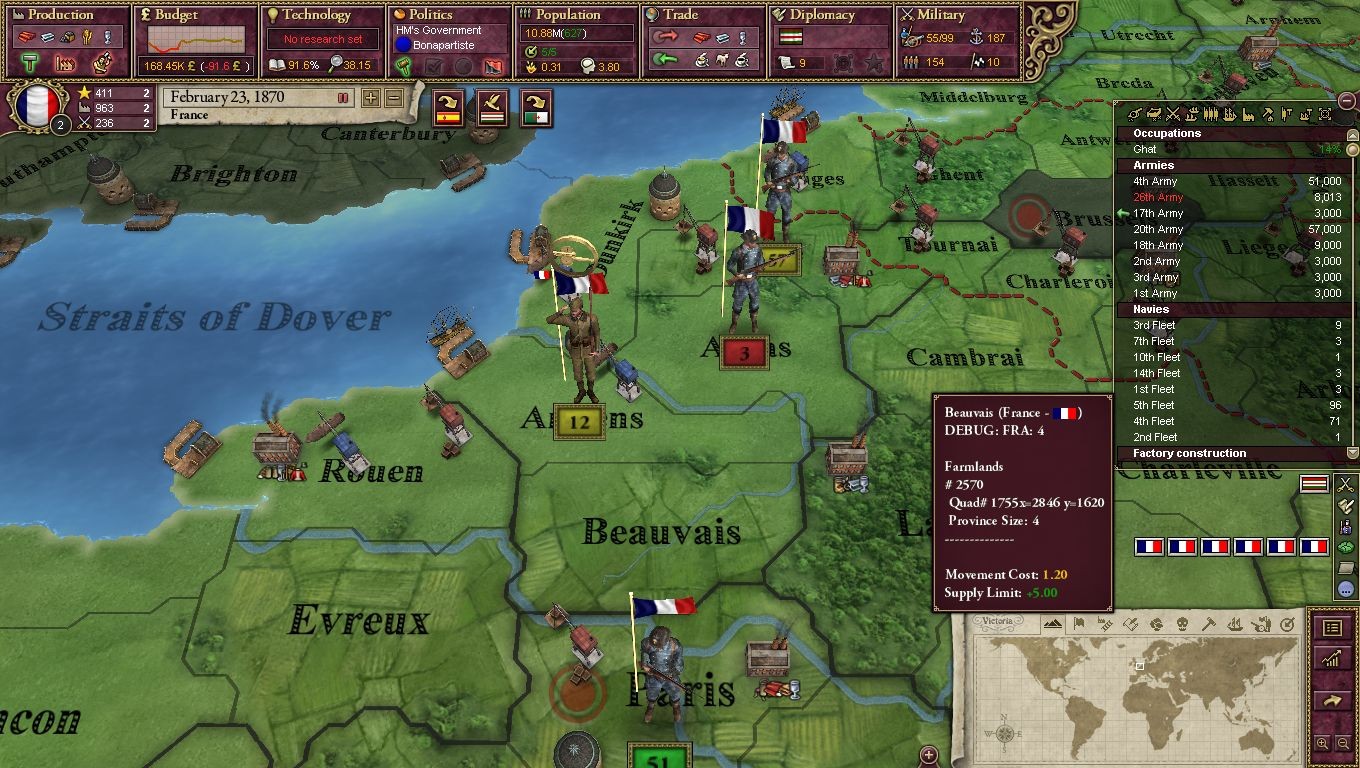
Task: Toggle pause next to the date
Action: pyautogui.click(x=343, y=98)
